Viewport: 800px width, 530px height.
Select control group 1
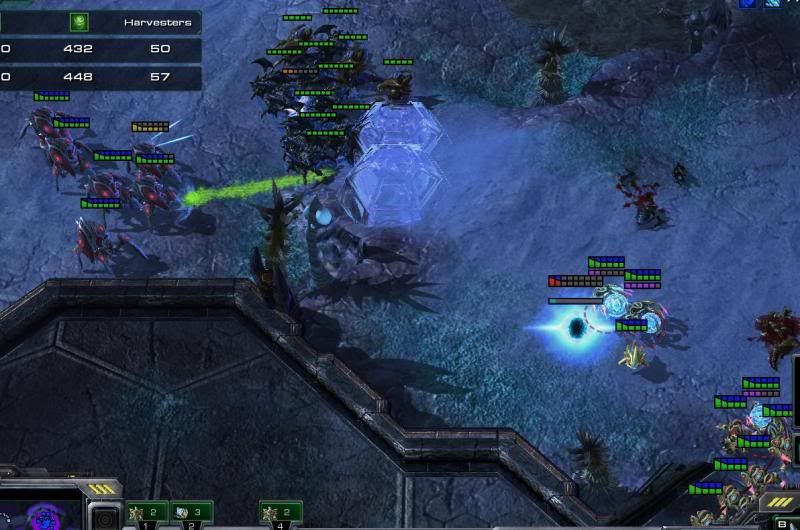pos(147,514)
